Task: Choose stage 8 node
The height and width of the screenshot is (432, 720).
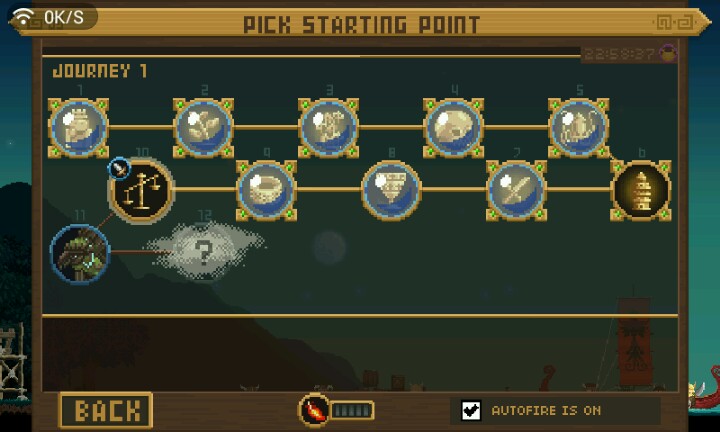Action: tap(391, 189)
